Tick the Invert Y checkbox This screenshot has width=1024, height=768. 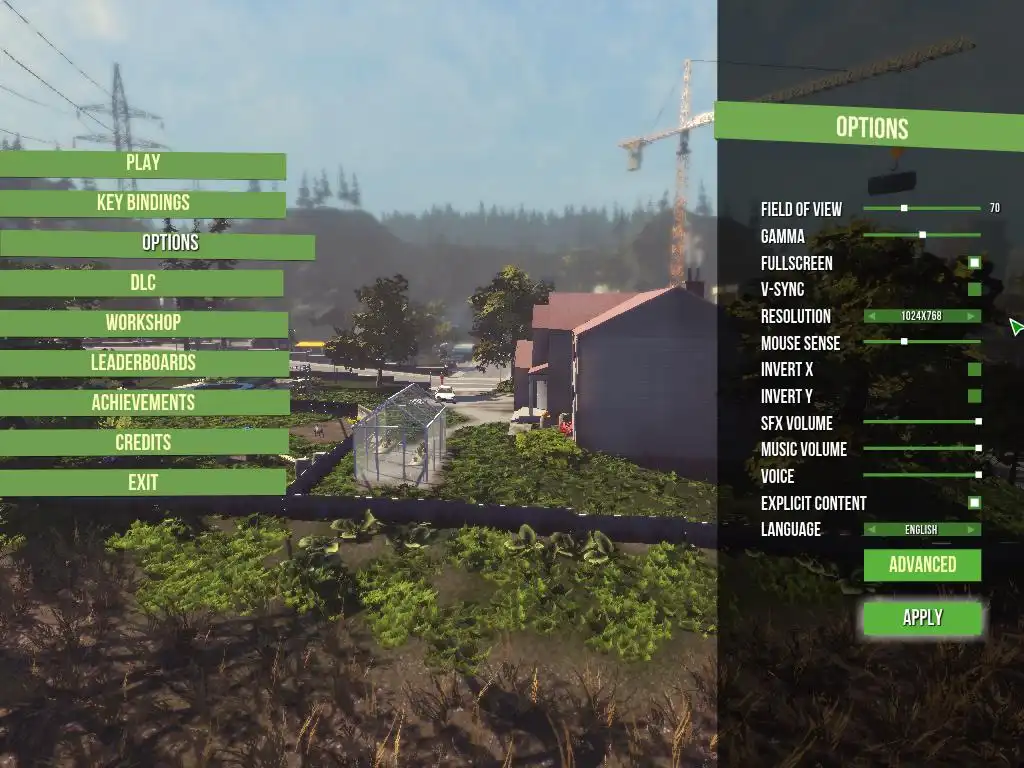pos(974,396)
